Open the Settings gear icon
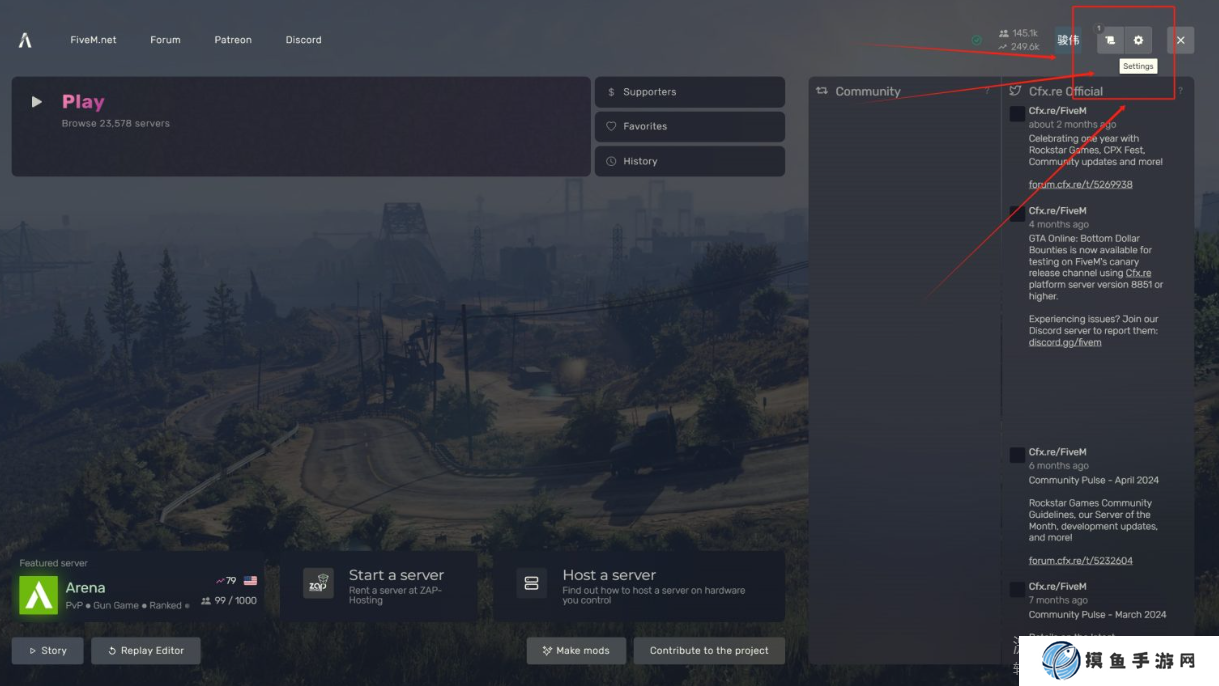 [1138, 40]
